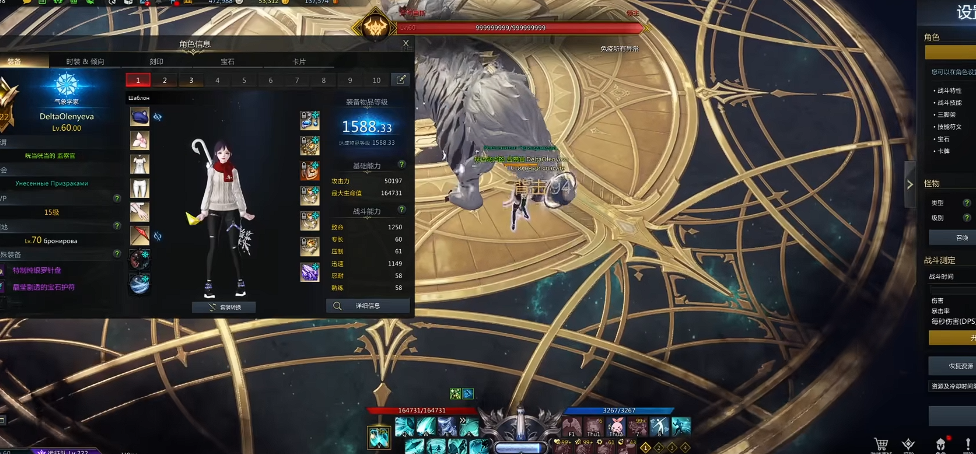976x454 pixels.
Task: Select the red weapon equipment slot
Action: coord(139,236)
